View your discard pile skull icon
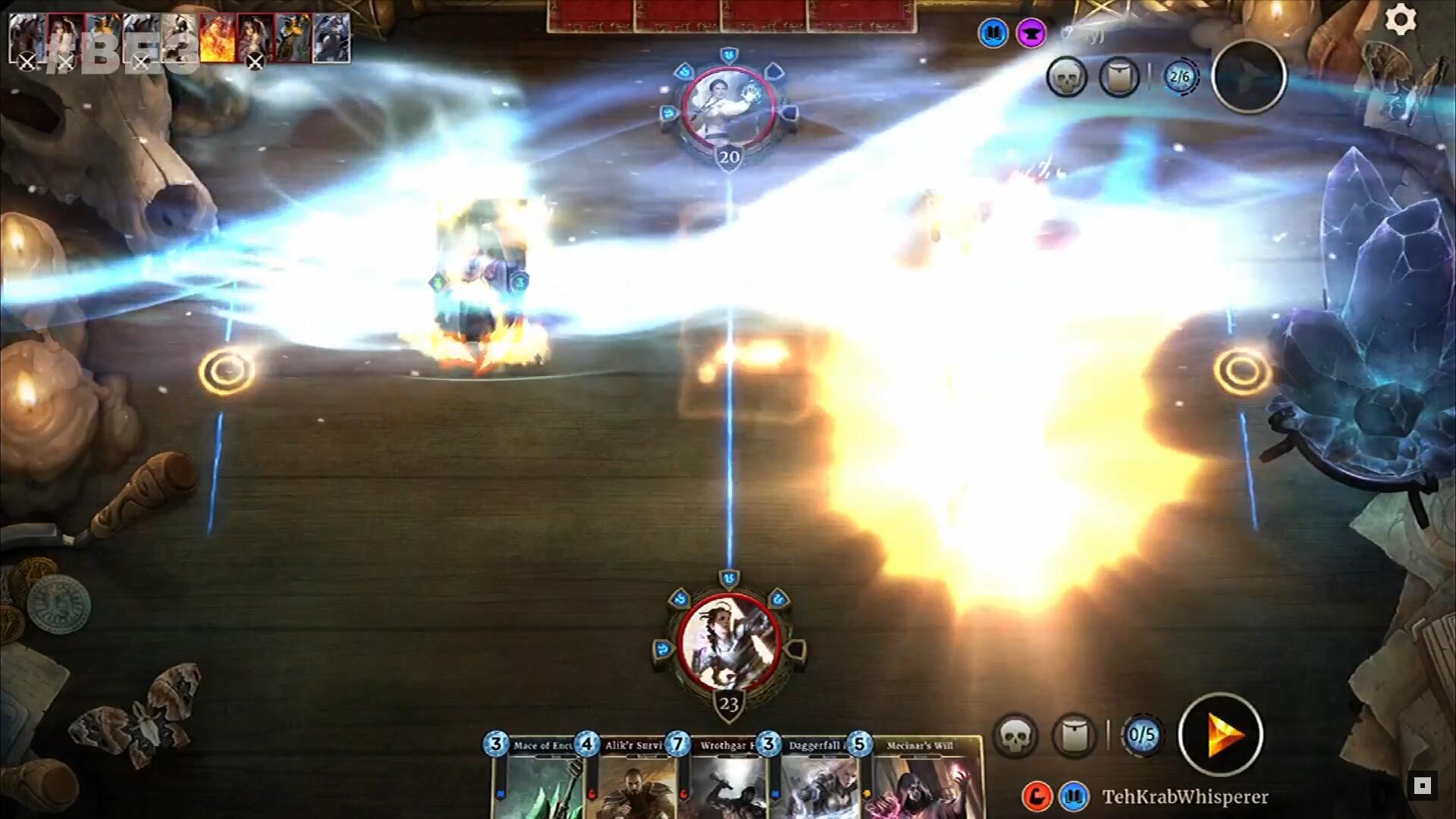Viewport: 1456px width, 819px height. [1015, 734]
